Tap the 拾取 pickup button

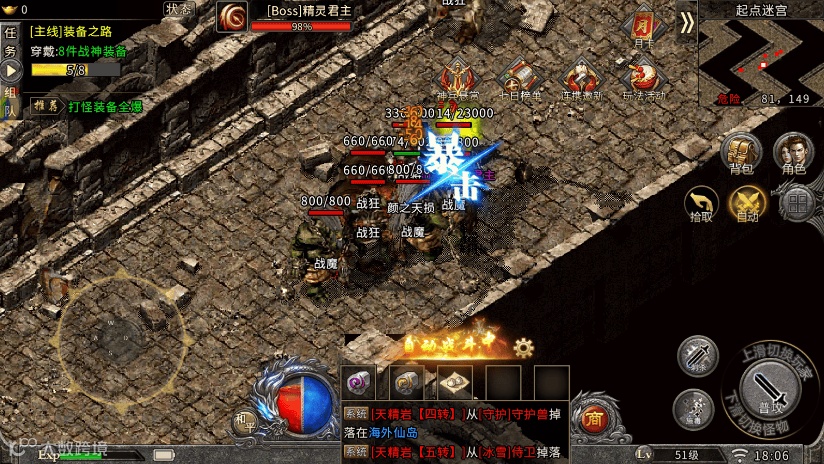click(x=701, y=202)
